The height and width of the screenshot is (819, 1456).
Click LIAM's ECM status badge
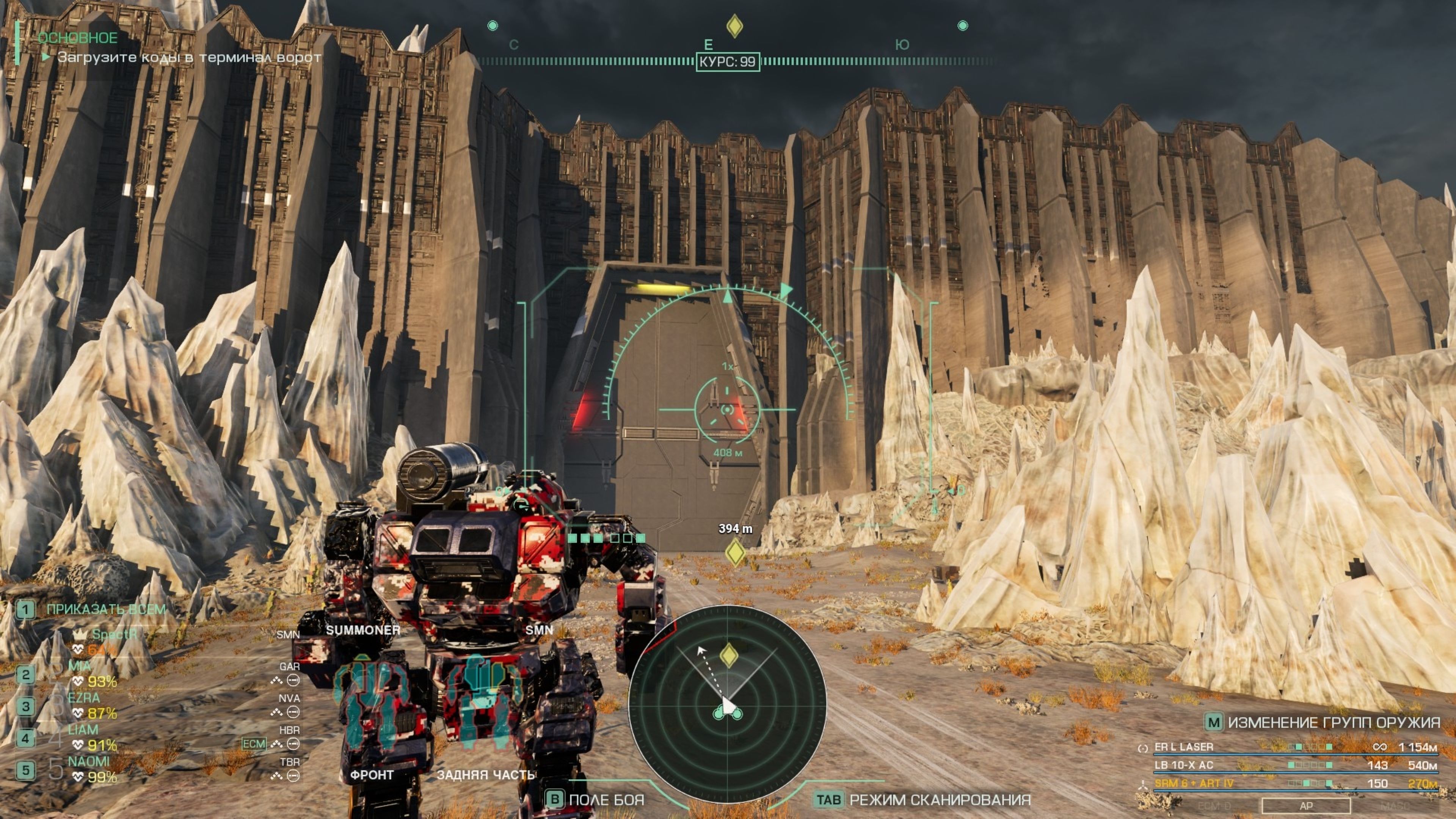[254, 743]
